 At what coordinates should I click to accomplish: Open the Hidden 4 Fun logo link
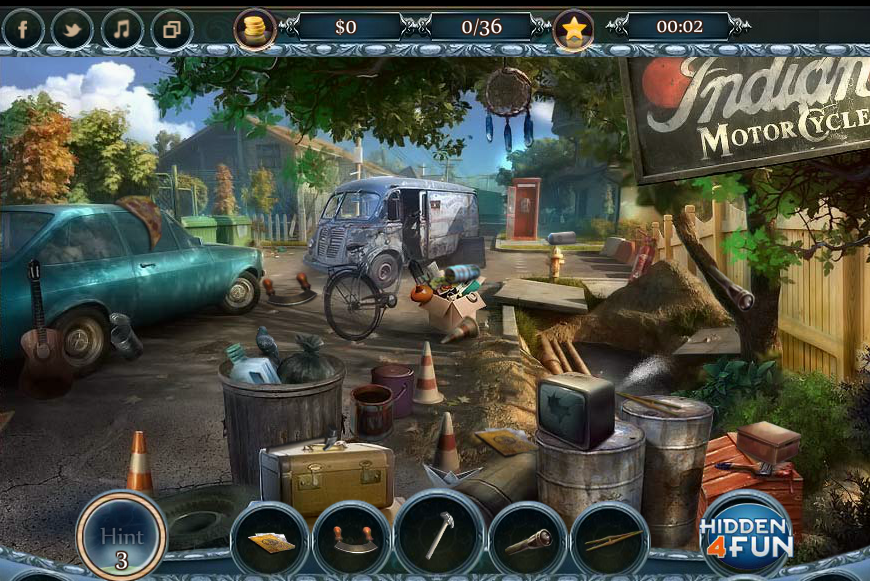(746, 534)
